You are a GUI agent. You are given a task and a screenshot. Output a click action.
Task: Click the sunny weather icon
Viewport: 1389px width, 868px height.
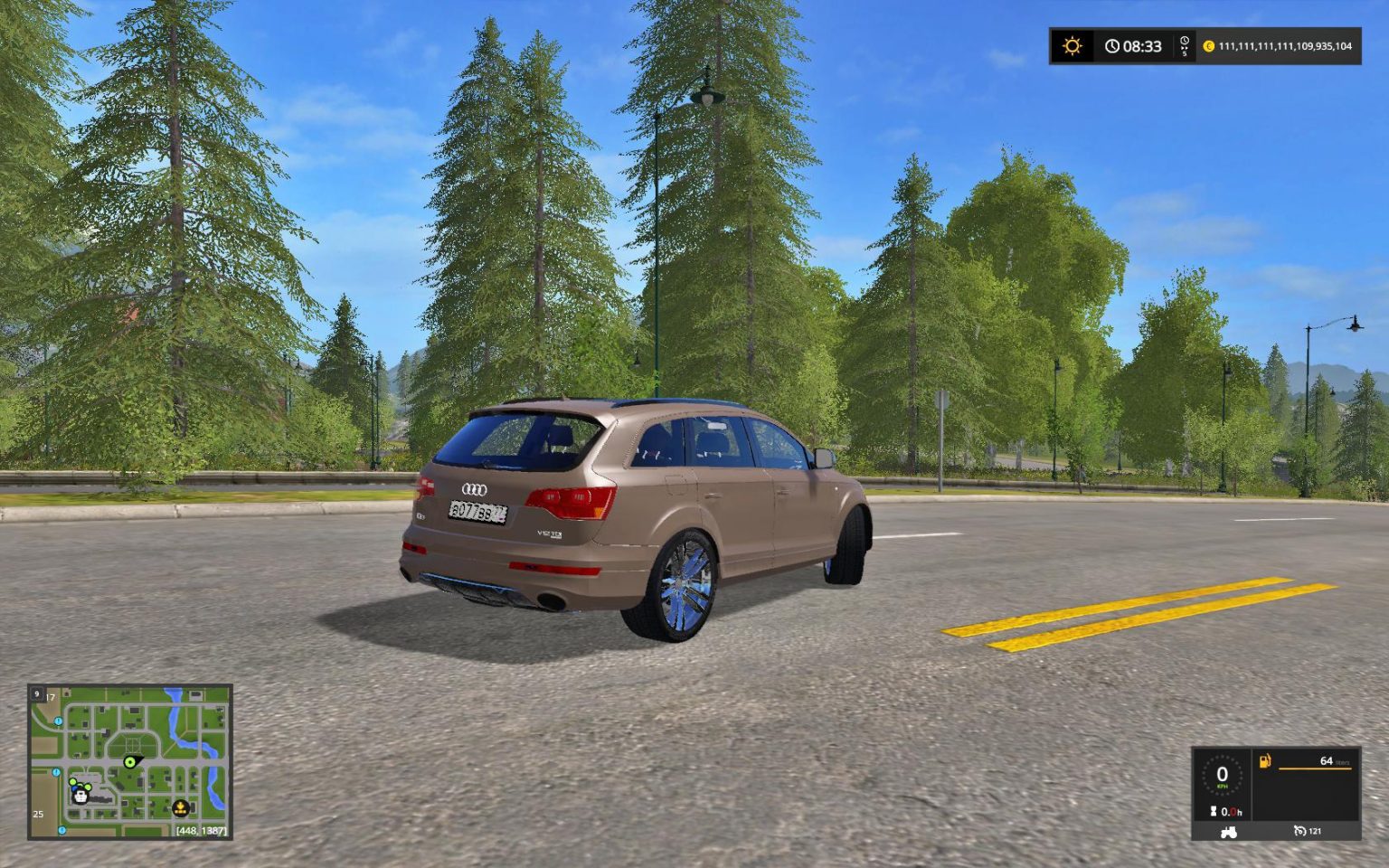(1072, 46)
